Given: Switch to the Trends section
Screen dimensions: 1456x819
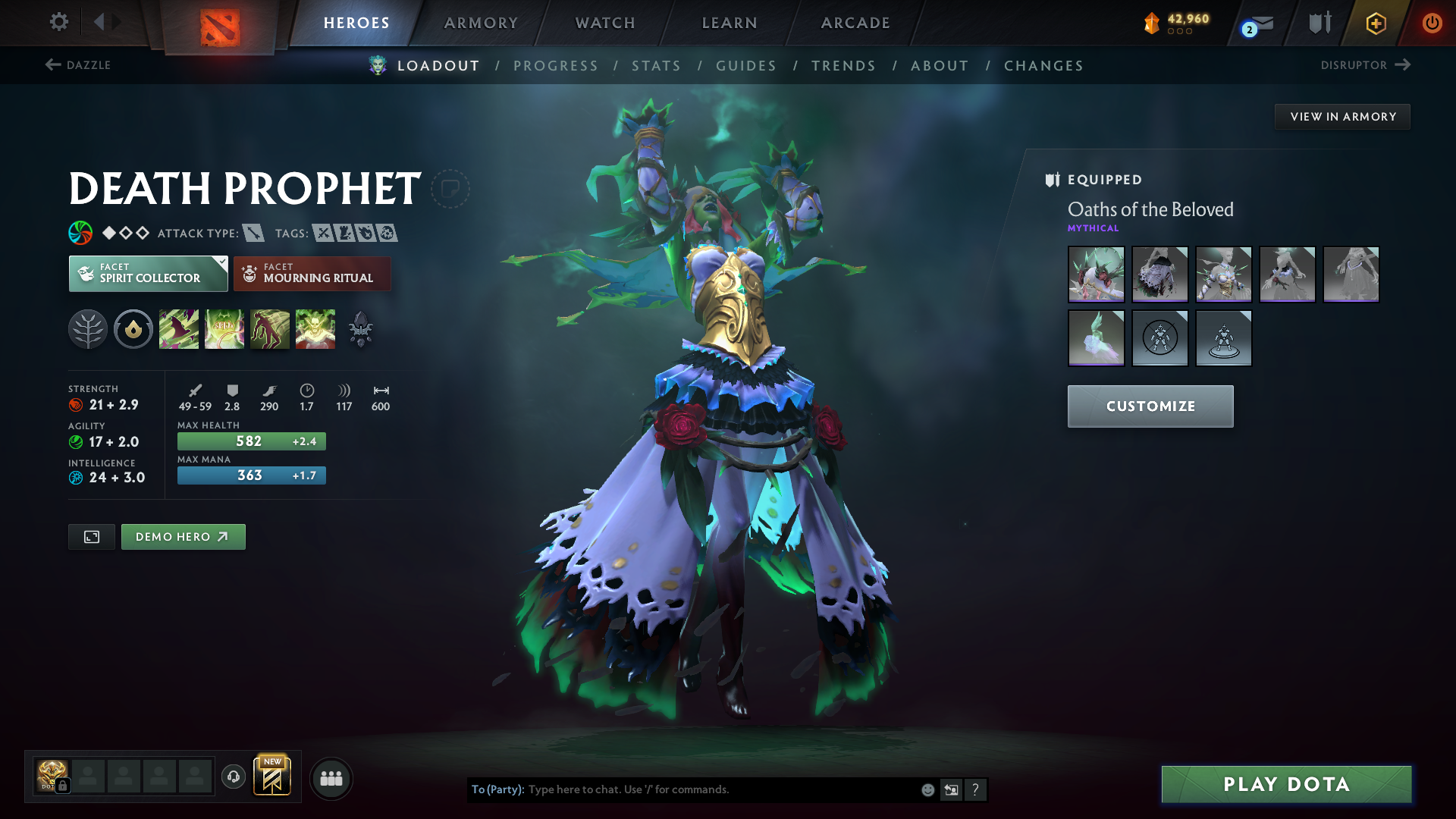Looking at the screenshot, I should pyautogui.click(x=843, y=66).
